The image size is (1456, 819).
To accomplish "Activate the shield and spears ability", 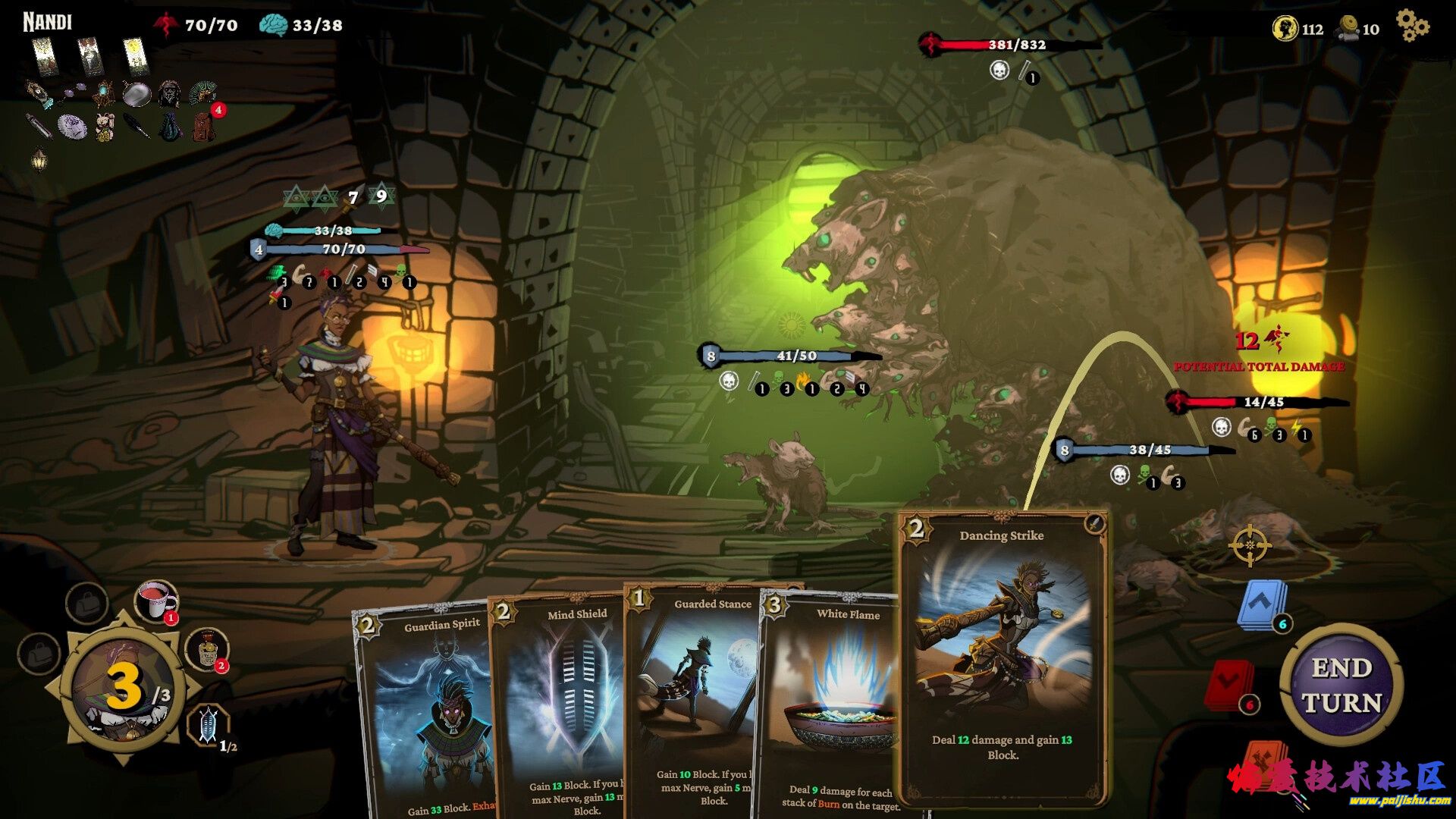I will [x=207, y=725].
